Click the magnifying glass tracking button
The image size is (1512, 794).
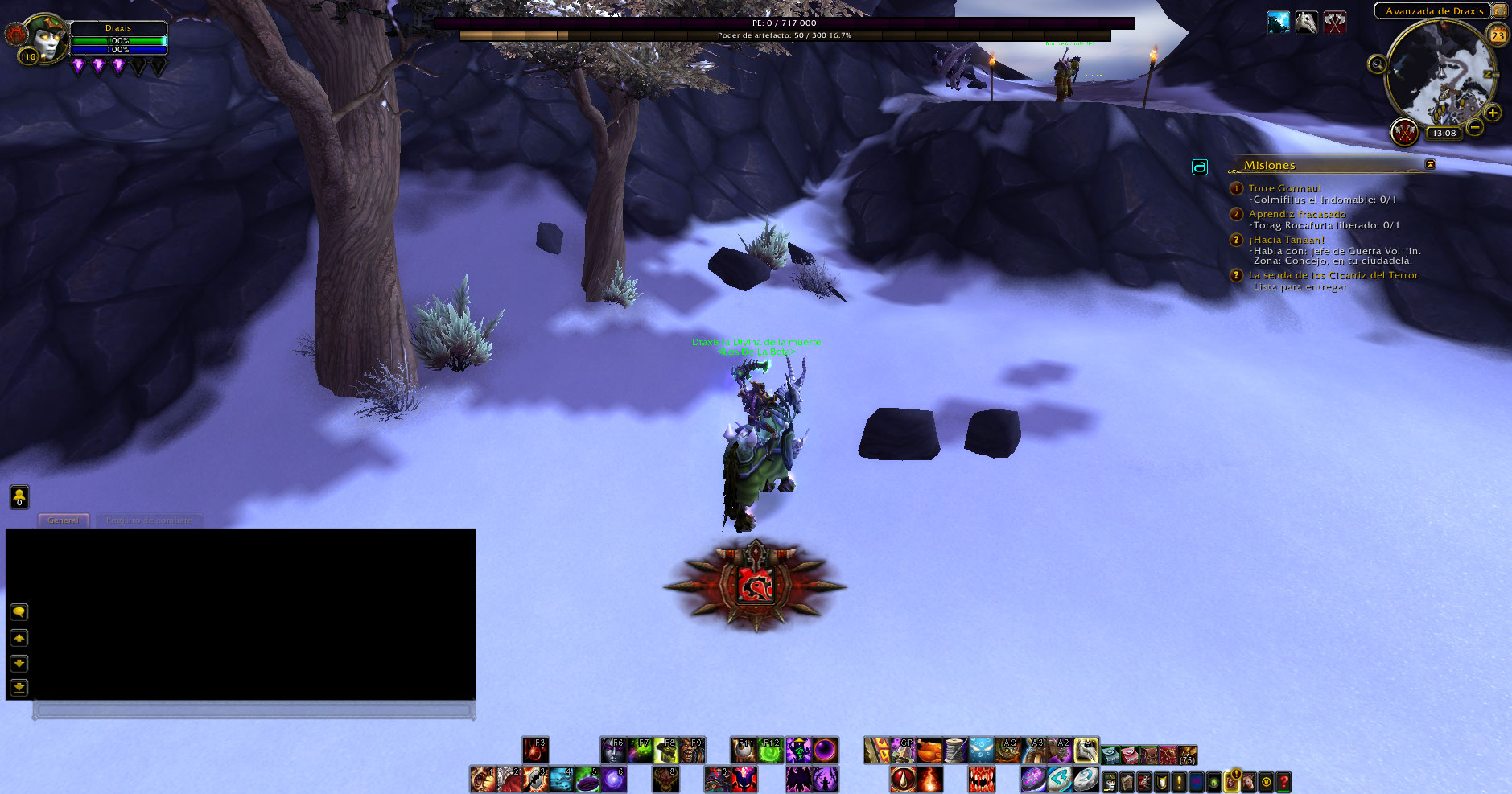[1377, 64]
